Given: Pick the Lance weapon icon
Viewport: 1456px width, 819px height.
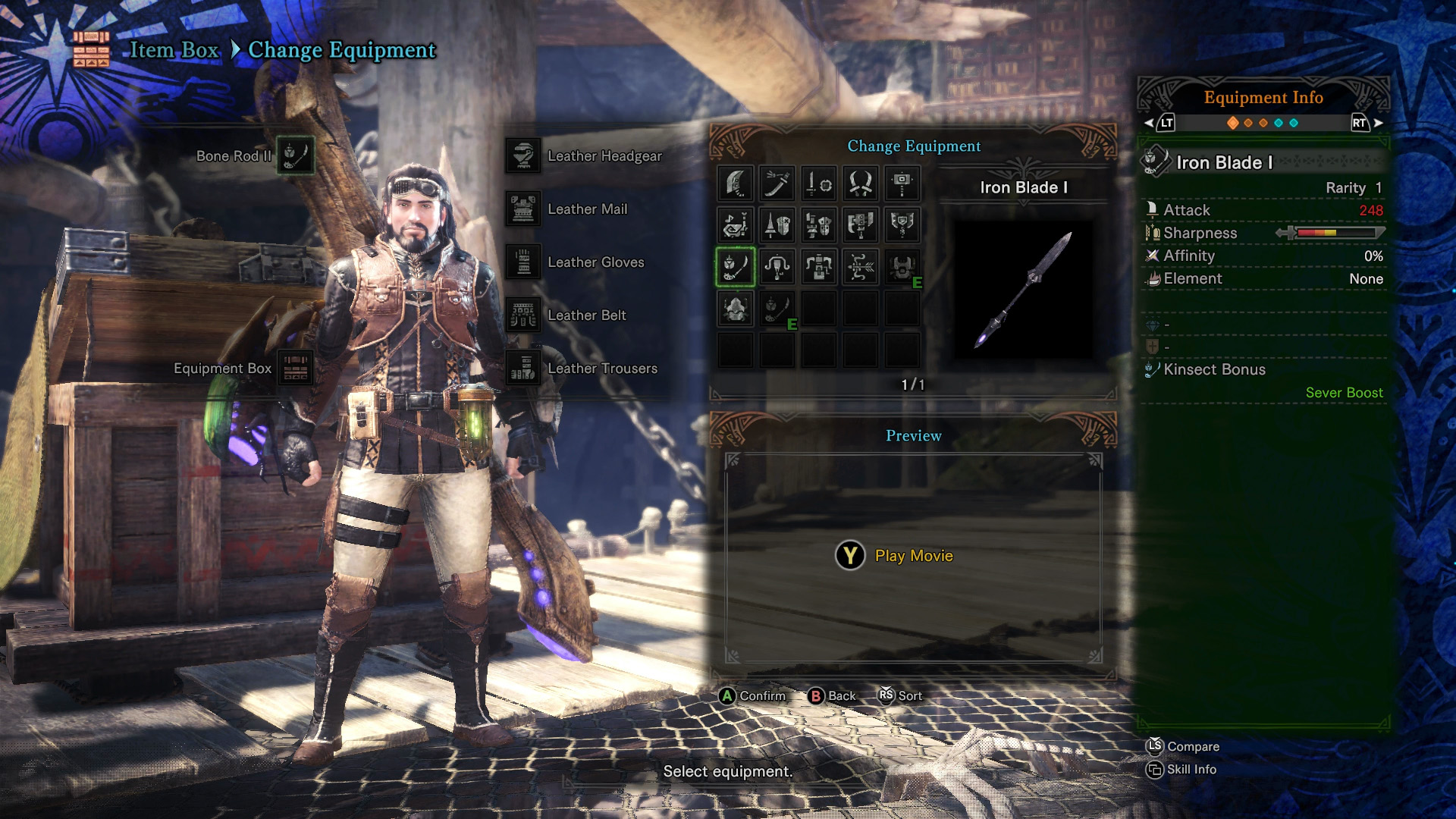Looking at the screenshot, I should [777, 225].
